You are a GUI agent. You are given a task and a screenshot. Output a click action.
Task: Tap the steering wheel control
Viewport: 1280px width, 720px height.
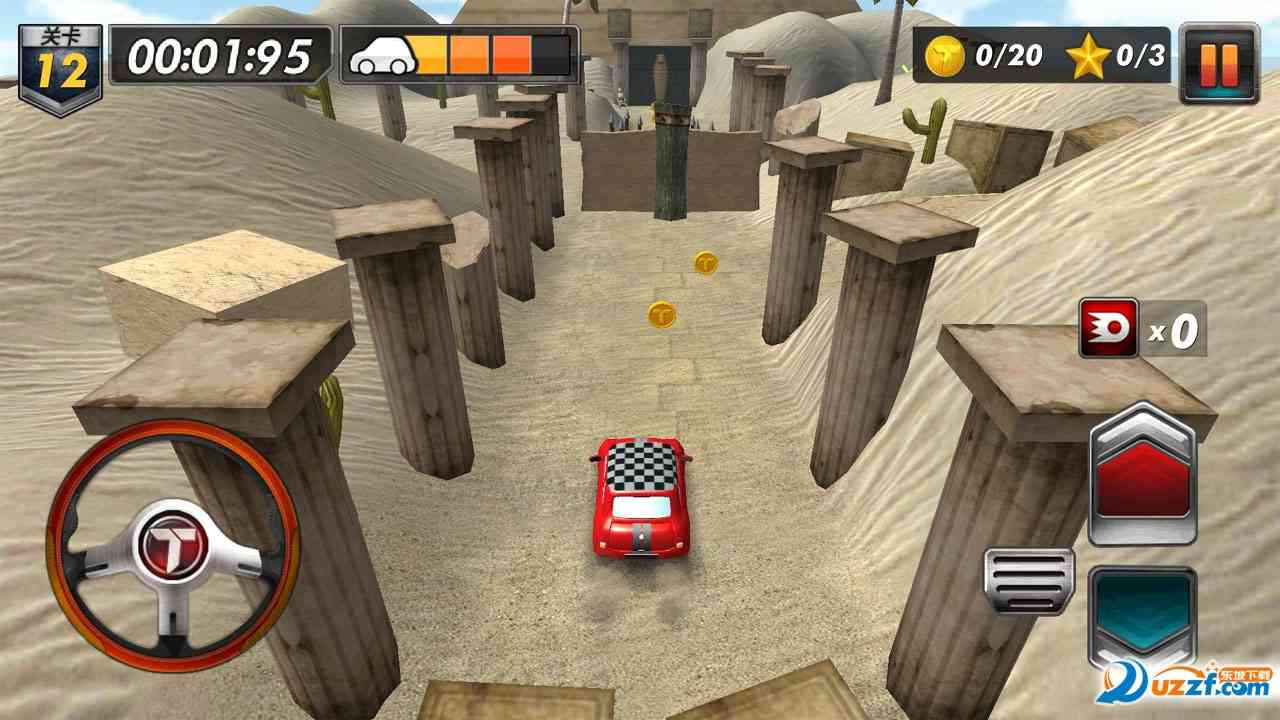pyautogui.click(x=173, y=546)
